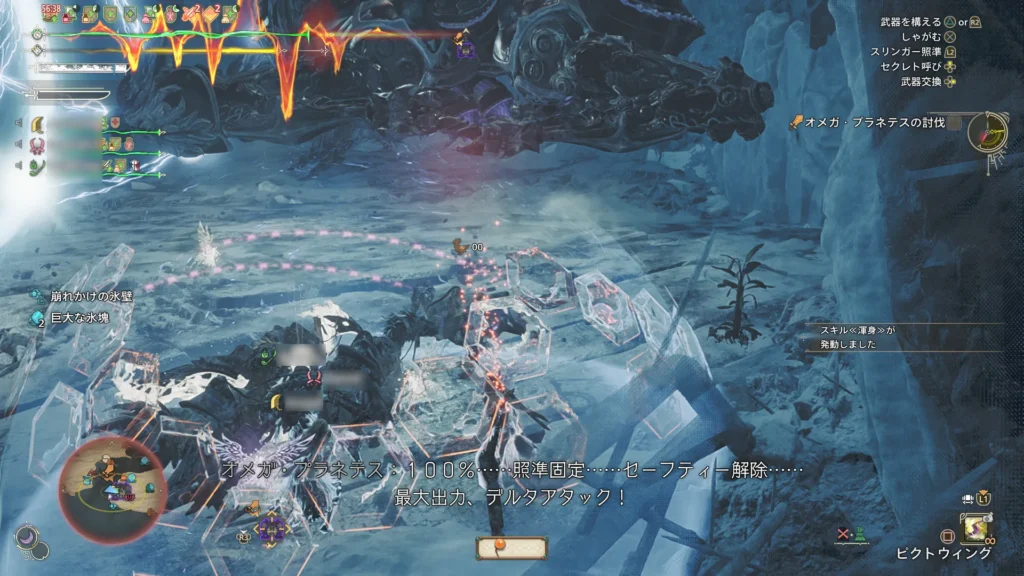
Task: Click the crossed-out red X status icon
Action: [845, 534]
